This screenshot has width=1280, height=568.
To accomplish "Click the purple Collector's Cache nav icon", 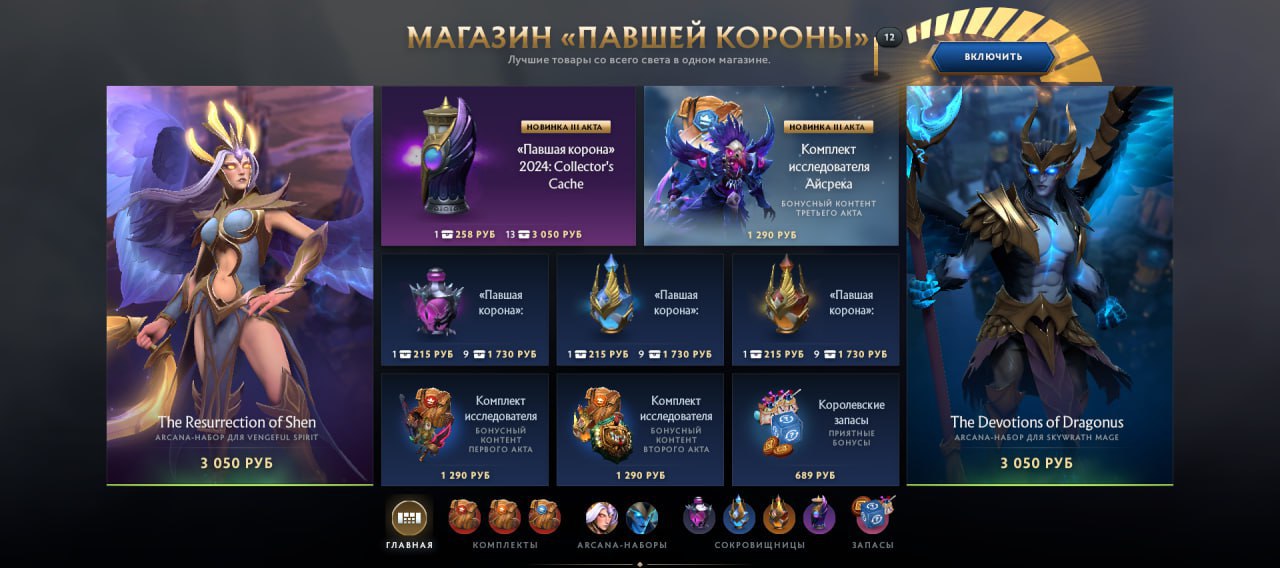I will [819, 516].
